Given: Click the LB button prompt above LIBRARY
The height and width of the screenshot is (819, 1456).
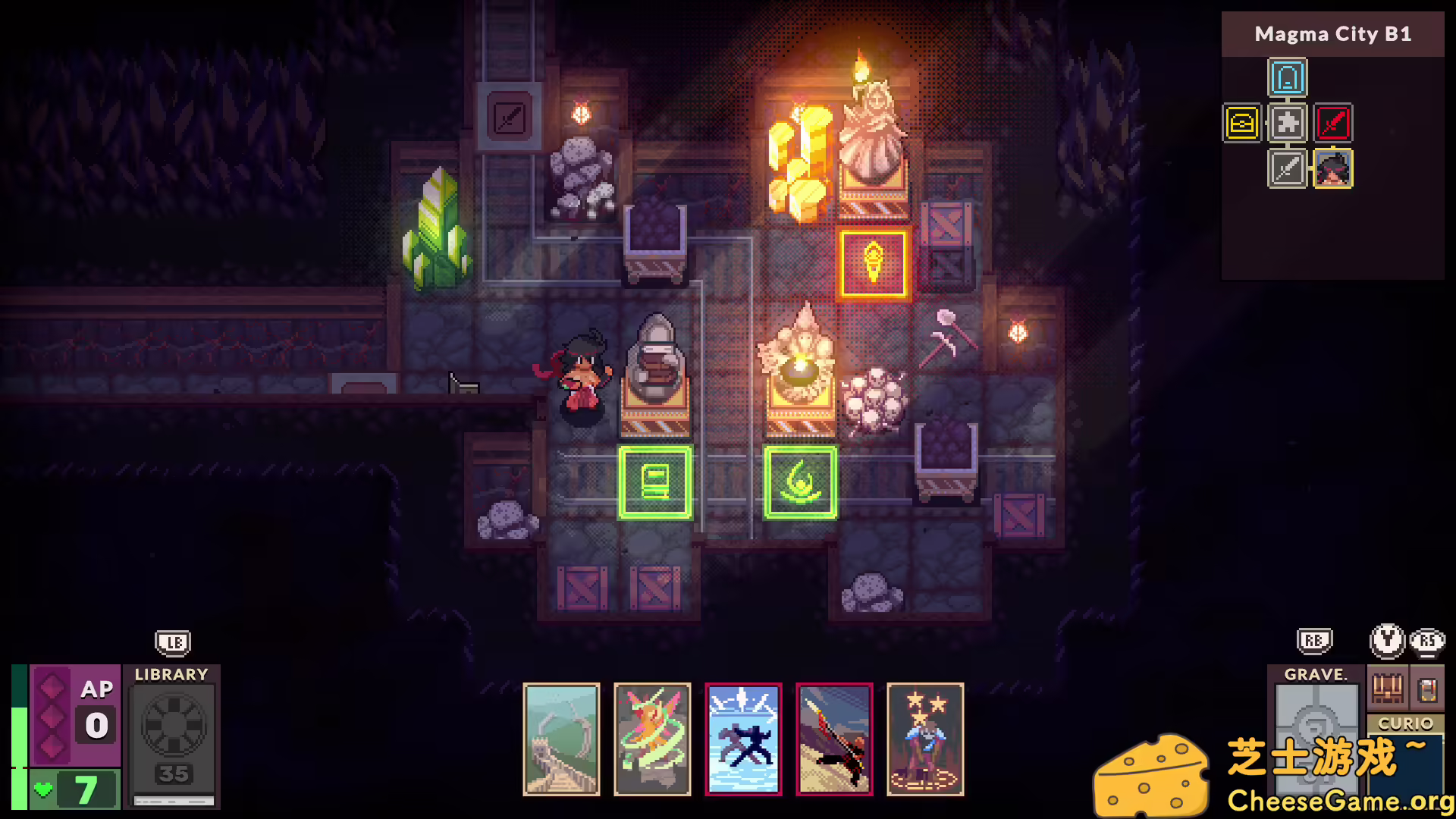Looking at the screenshot, I should click(x=173, y=642).
